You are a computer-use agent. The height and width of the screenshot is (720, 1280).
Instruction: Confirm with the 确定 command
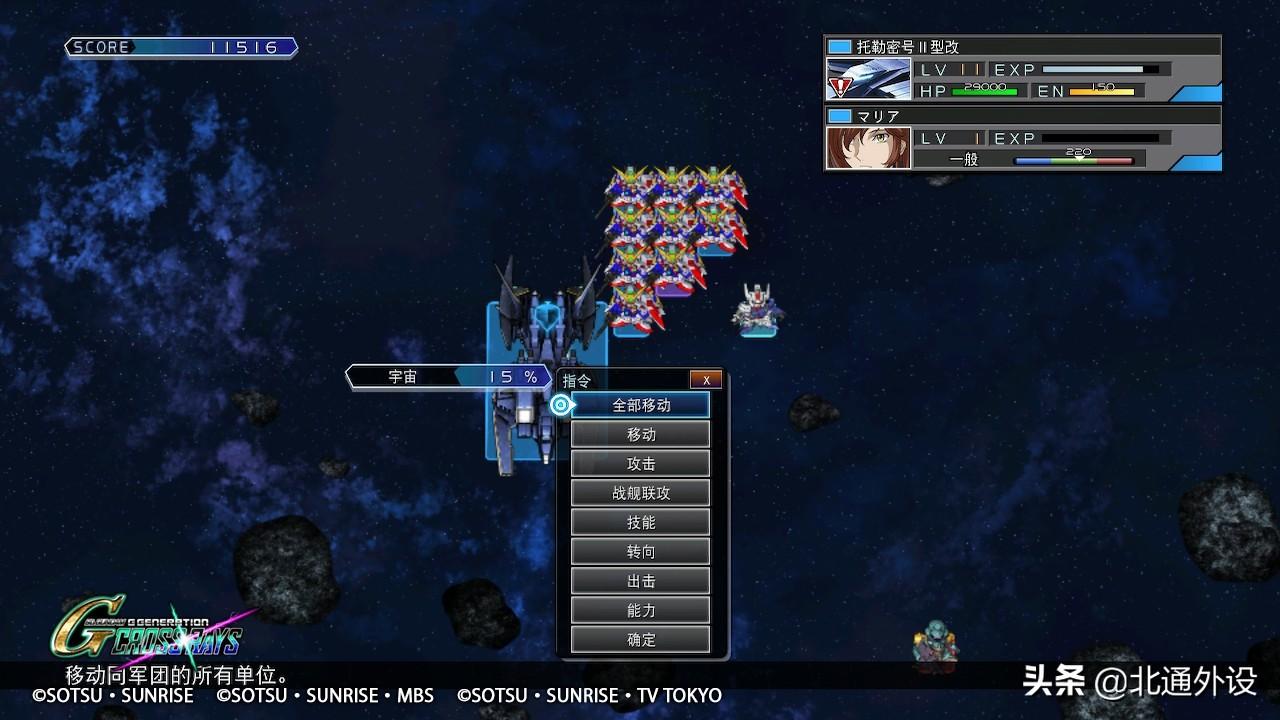(x=641, y=639)
